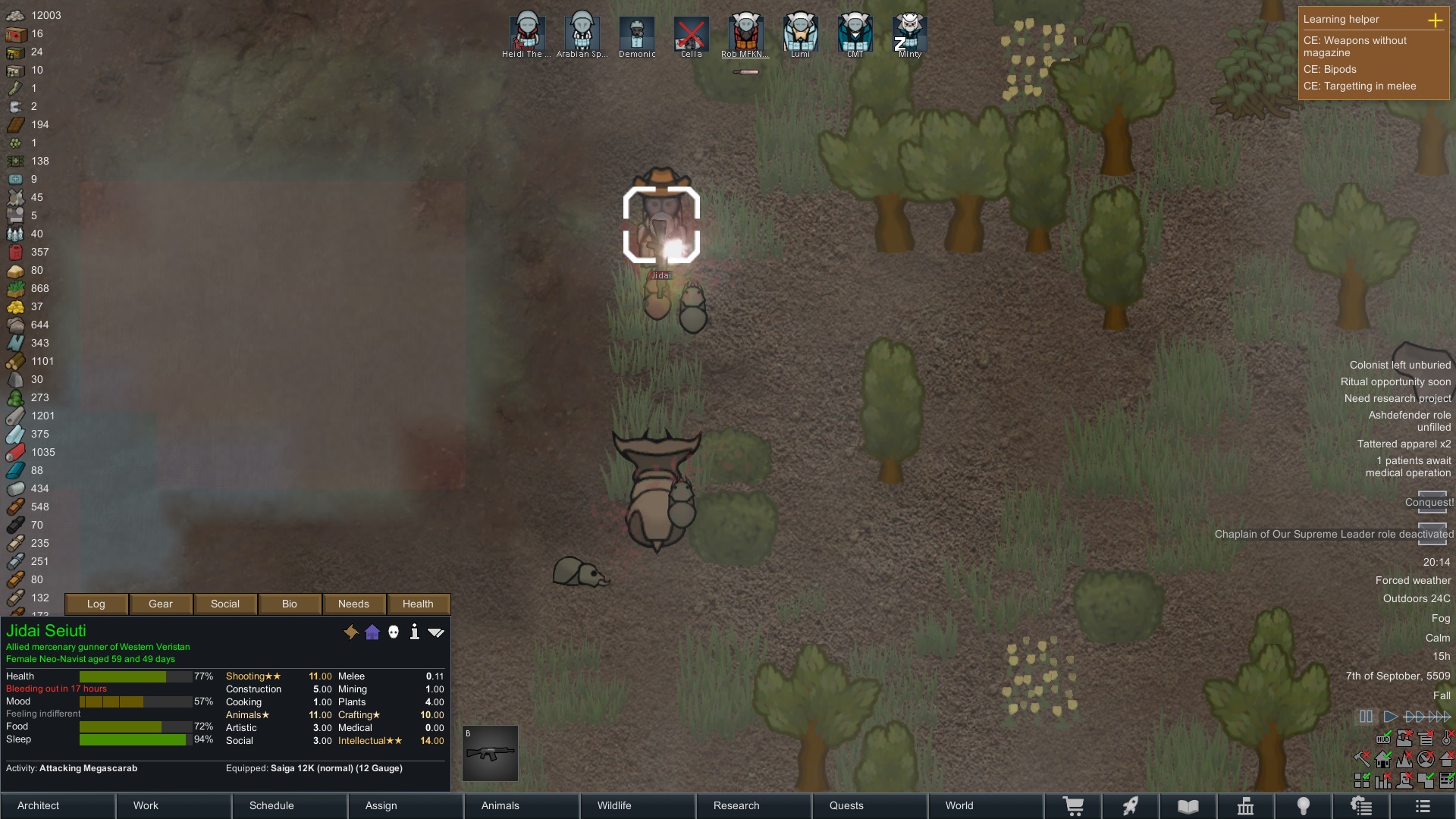Open the 'Colonist left unburied' alert
Screen dimensions: 1456x819
pyautogui.click(x=1400, y=365)
